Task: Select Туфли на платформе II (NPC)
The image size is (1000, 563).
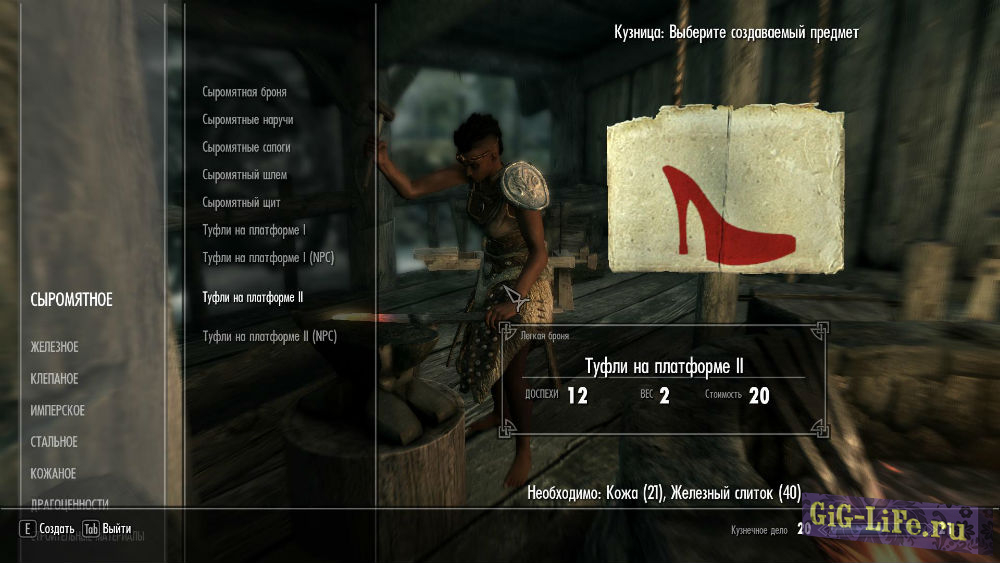Action: click(x=269, y=336)
